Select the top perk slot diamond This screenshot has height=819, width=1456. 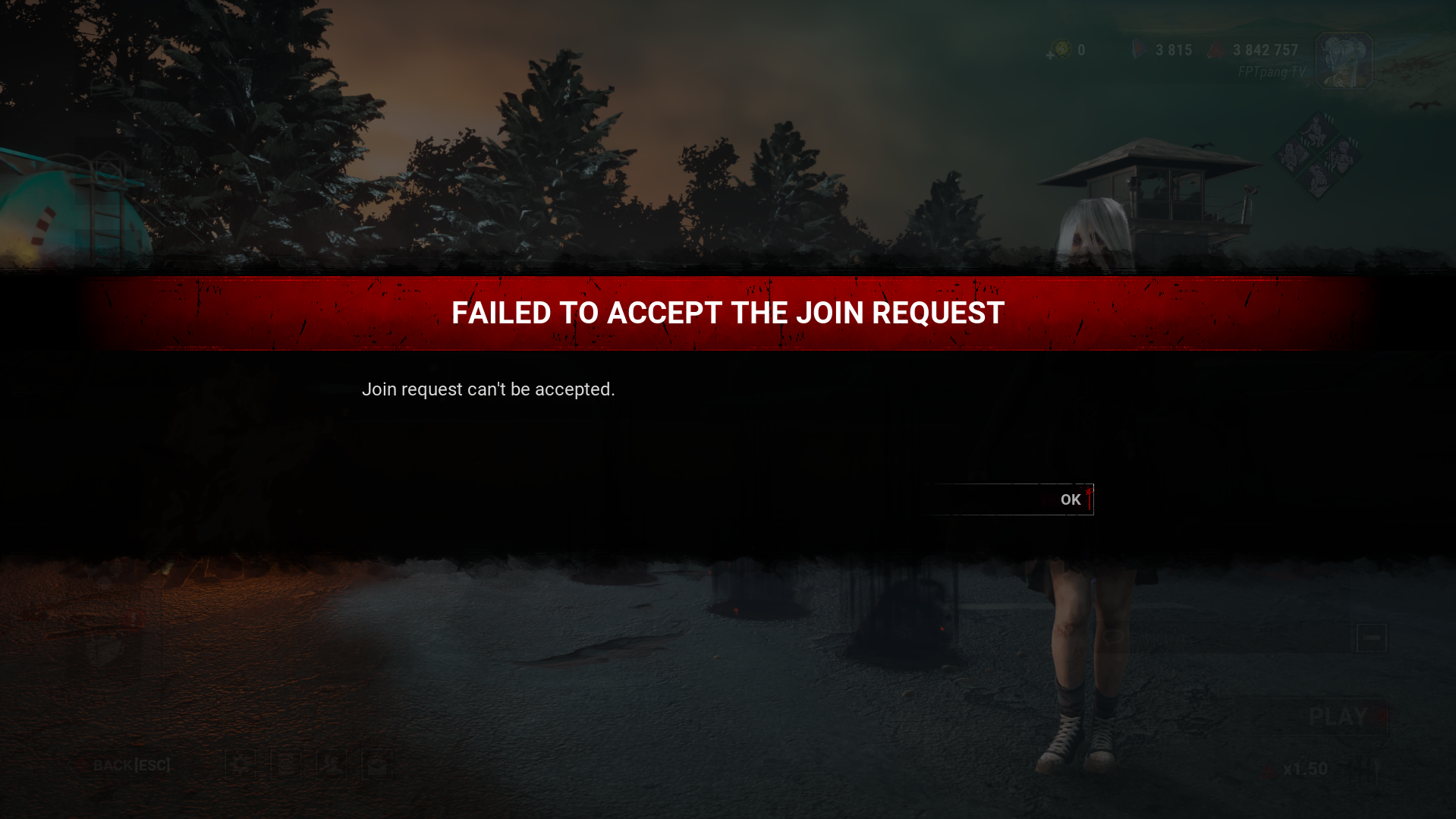1316,131
